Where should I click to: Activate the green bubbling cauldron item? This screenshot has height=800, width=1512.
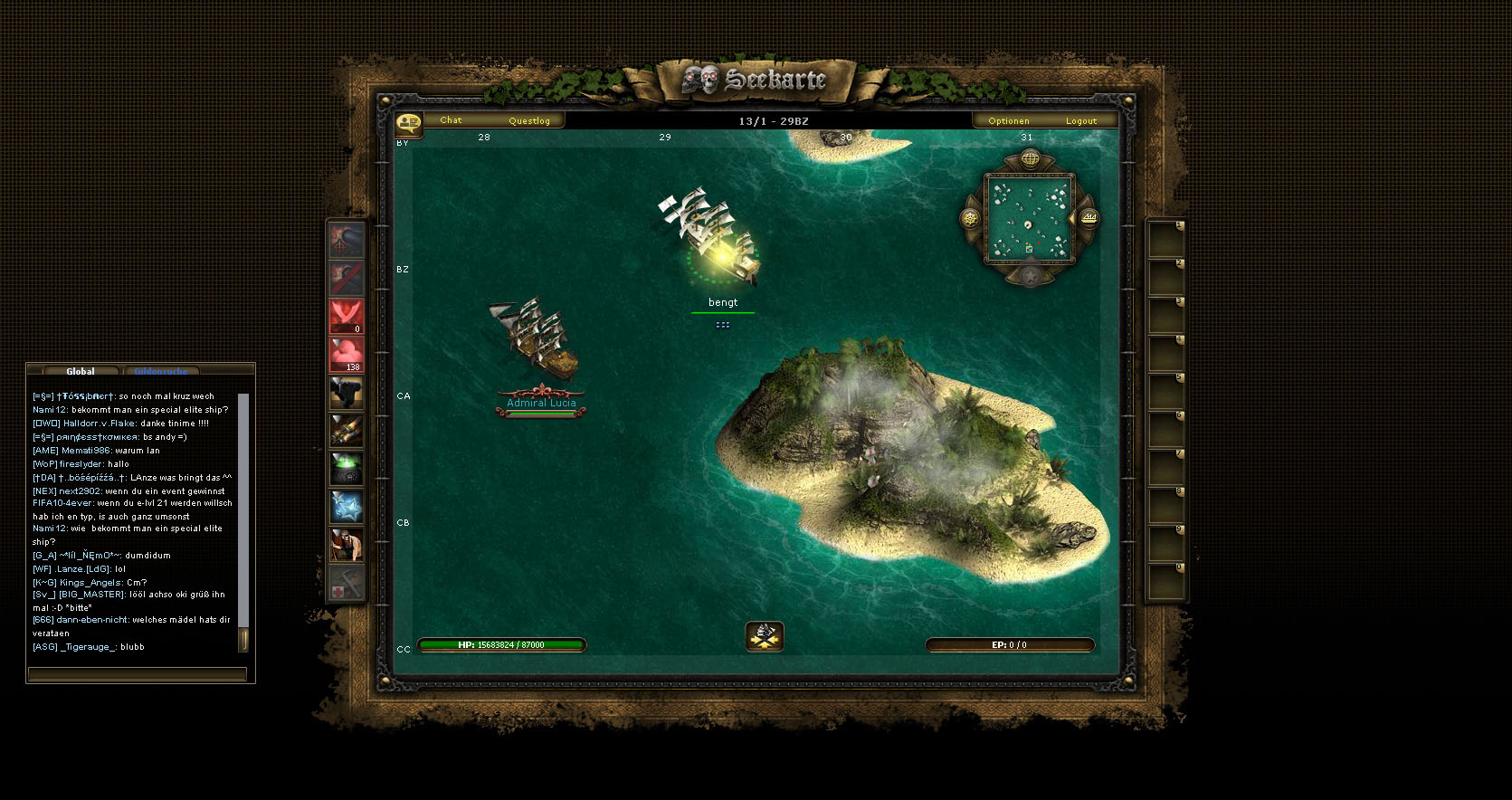coord(346,469)
